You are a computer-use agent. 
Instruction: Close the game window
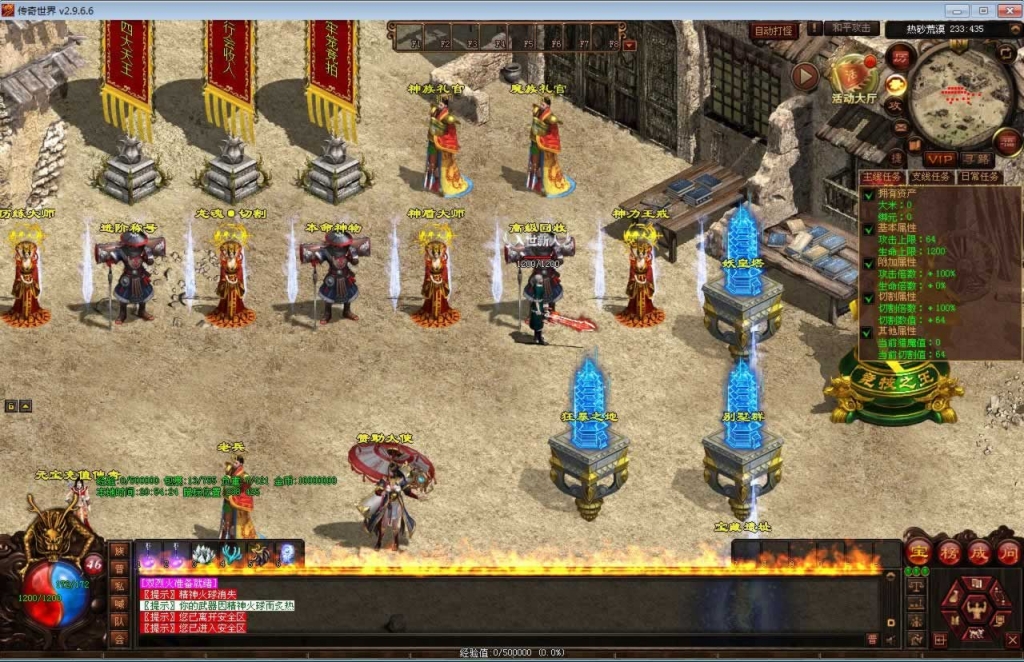(1006, 10)
